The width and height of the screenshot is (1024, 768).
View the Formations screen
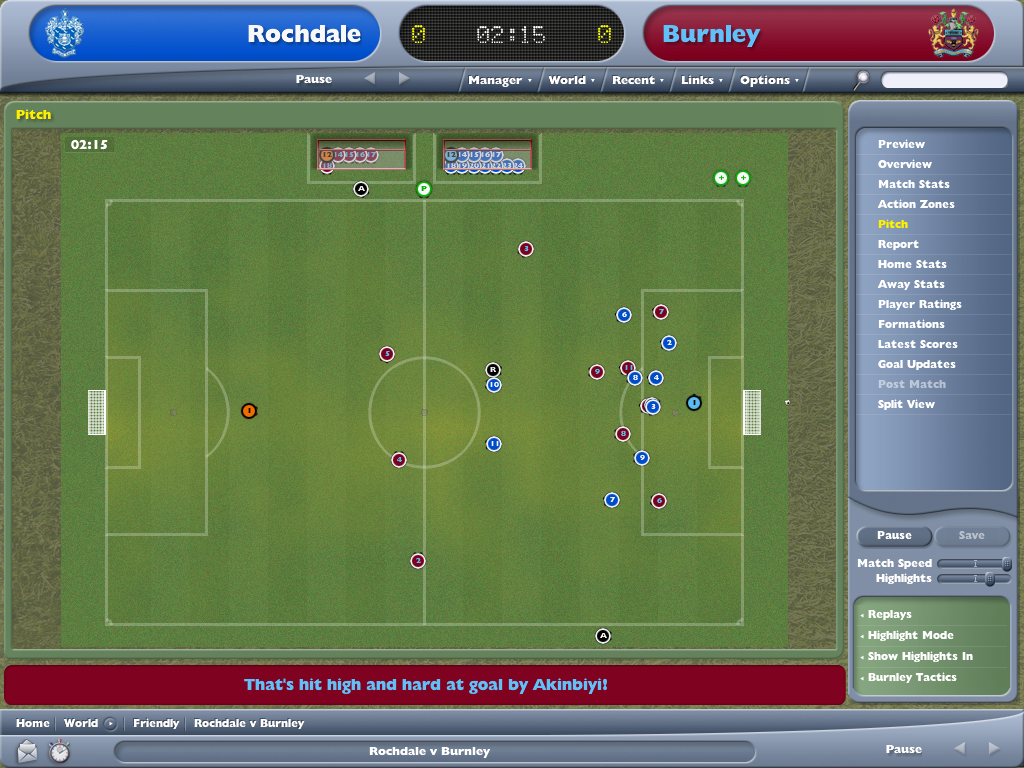(x=911, y=324)
